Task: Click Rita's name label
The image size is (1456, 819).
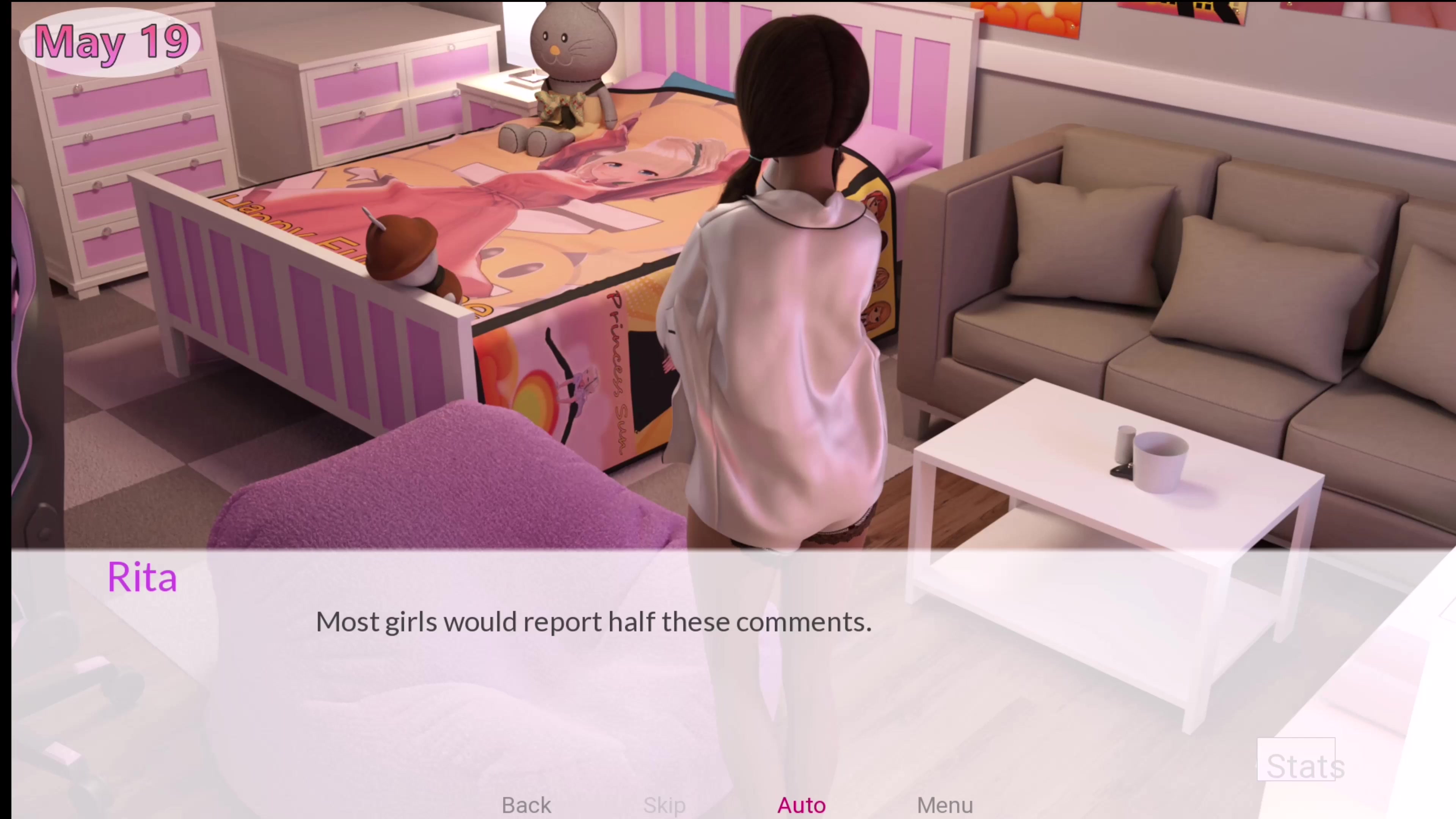Action: point(143,576)
